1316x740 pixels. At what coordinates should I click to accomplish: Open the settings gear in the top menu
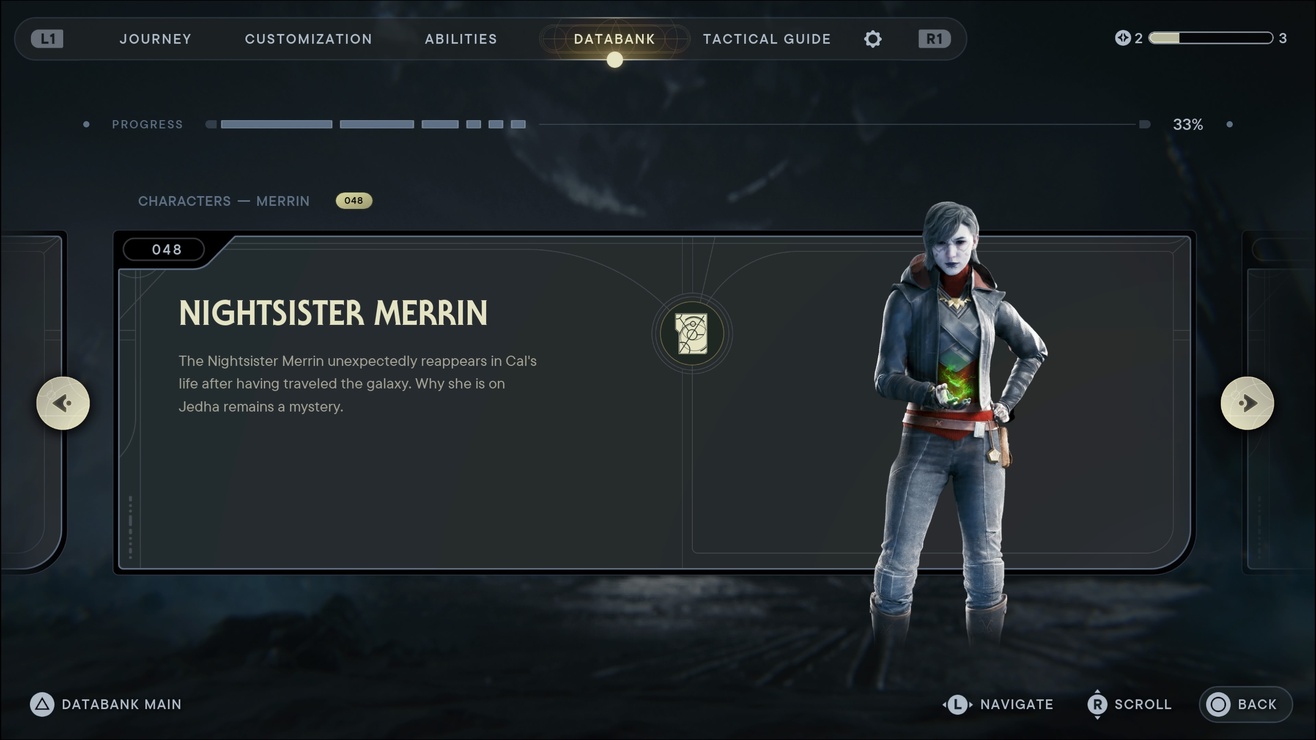[x=872, y=39]
